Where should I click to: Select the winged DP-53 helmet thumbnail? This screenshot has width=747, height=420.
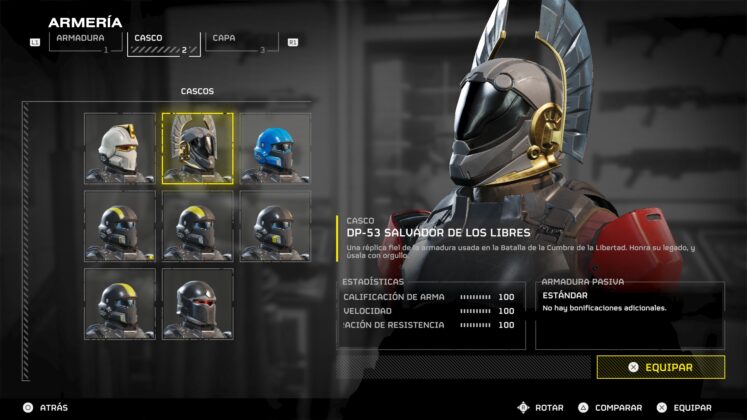198,148
